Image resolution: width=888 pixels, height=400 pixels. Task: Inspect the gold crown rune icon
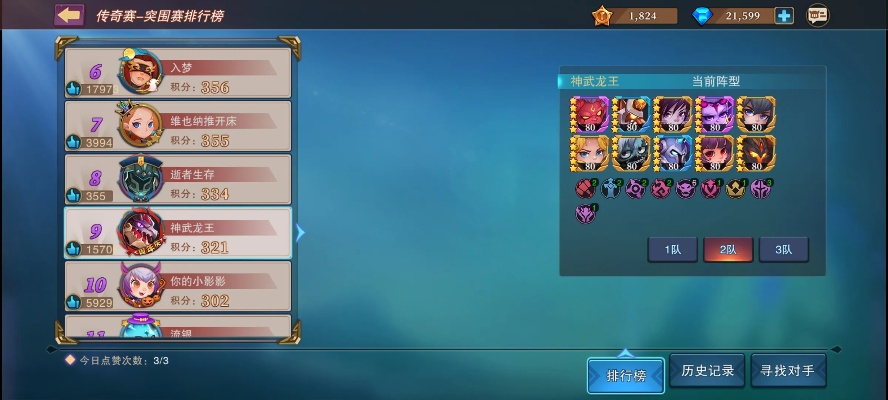[737, 187]
